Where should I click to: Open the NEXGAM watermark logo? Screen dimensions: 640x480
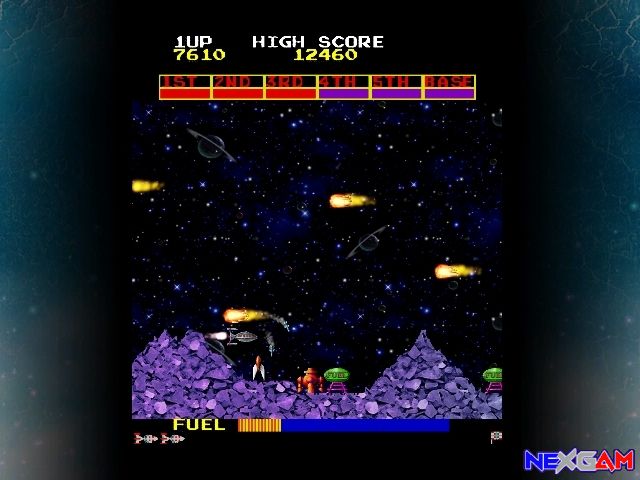pyautogui.click(x=579, y=460)
